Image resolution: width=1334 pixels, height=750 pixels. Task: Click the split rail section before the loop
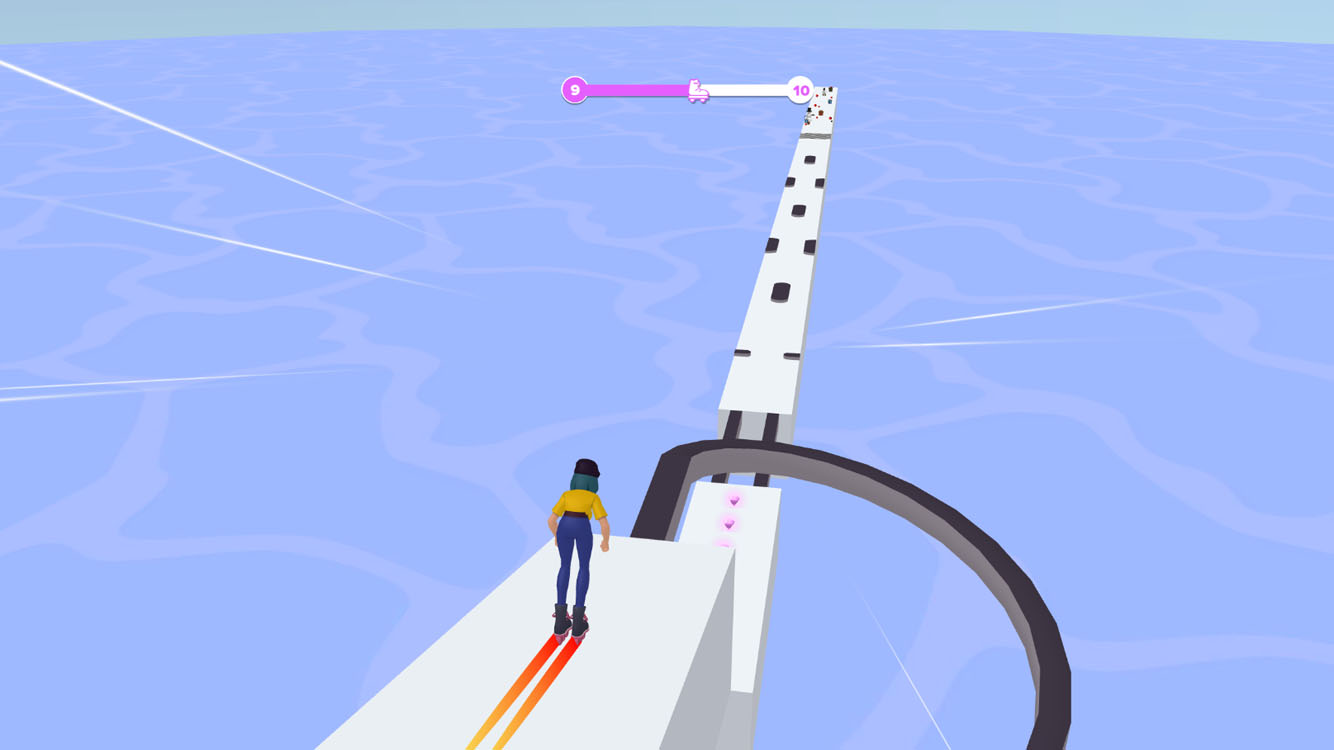pyautogui.click(x=750, y=425)
